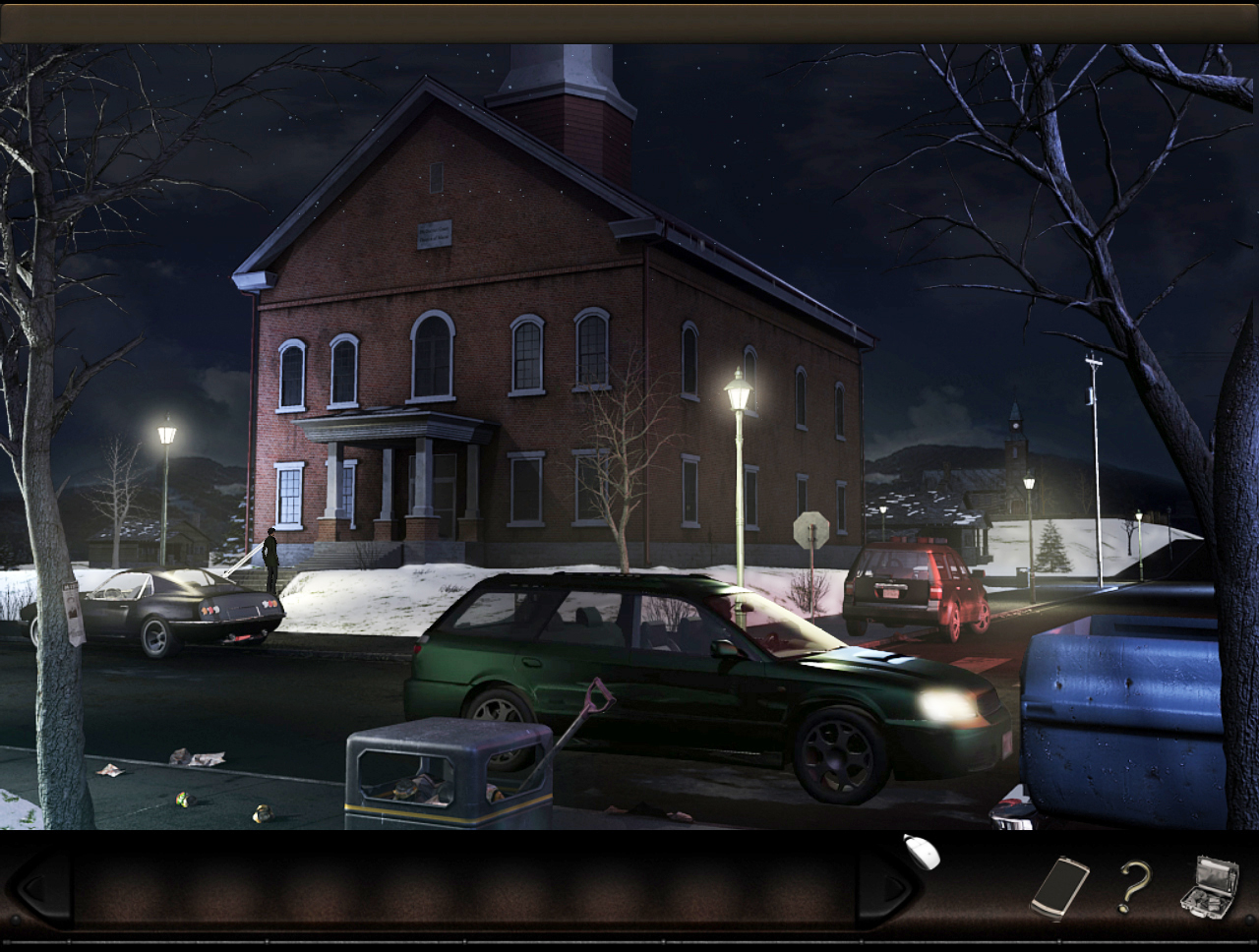This screenshot has width=1259, height=952.
Task: Show next inventory items with right arrow
Action: (x=888, y=890)
